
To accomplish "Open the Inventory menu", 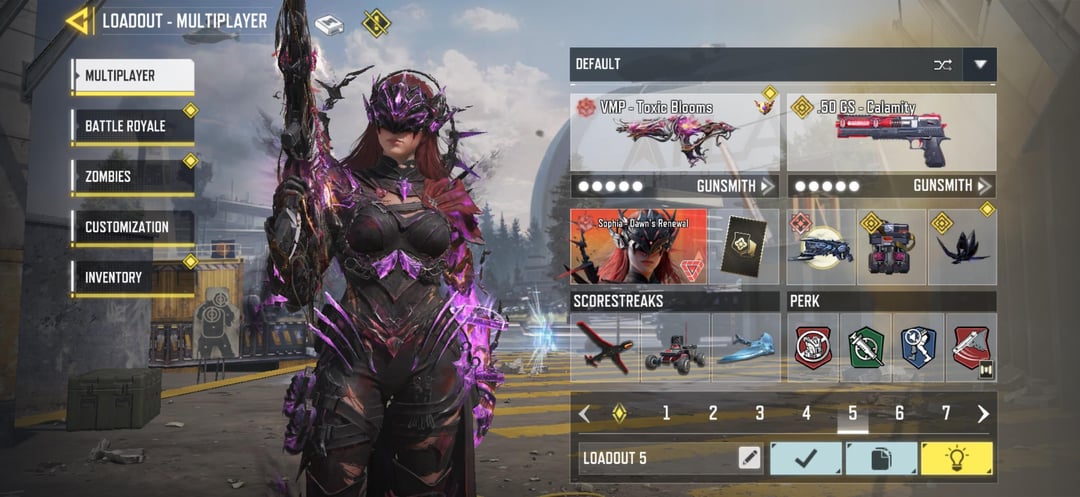I will pyautogui.click(x=132, y=277).
